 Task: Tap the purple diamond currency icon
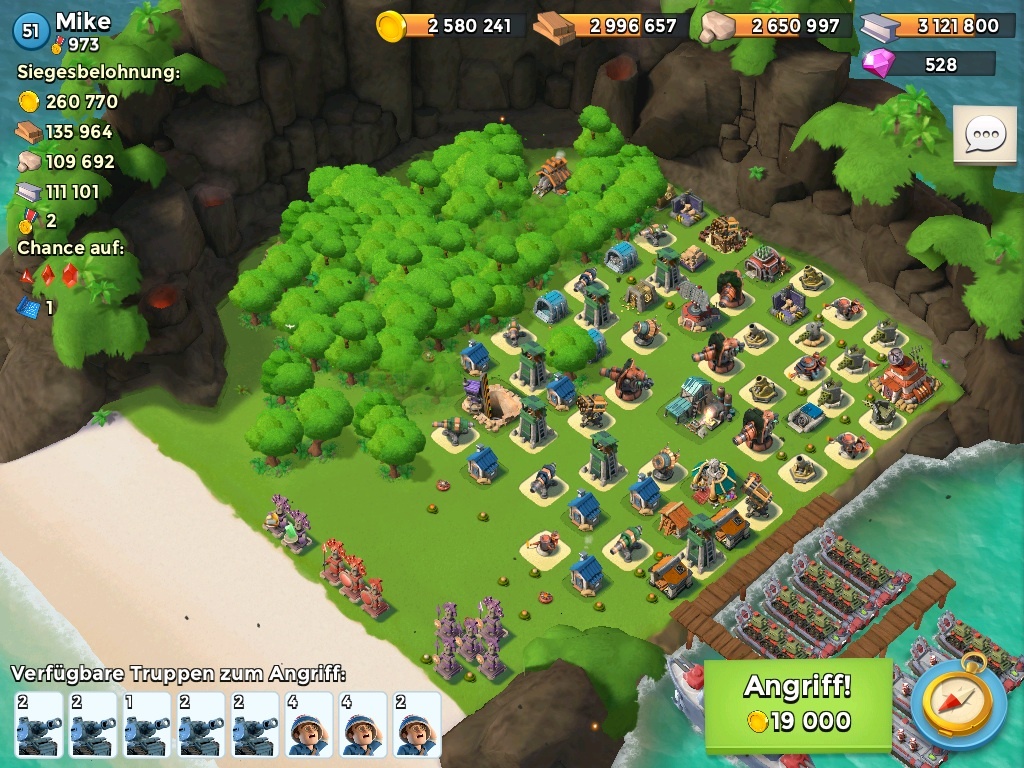881,64
